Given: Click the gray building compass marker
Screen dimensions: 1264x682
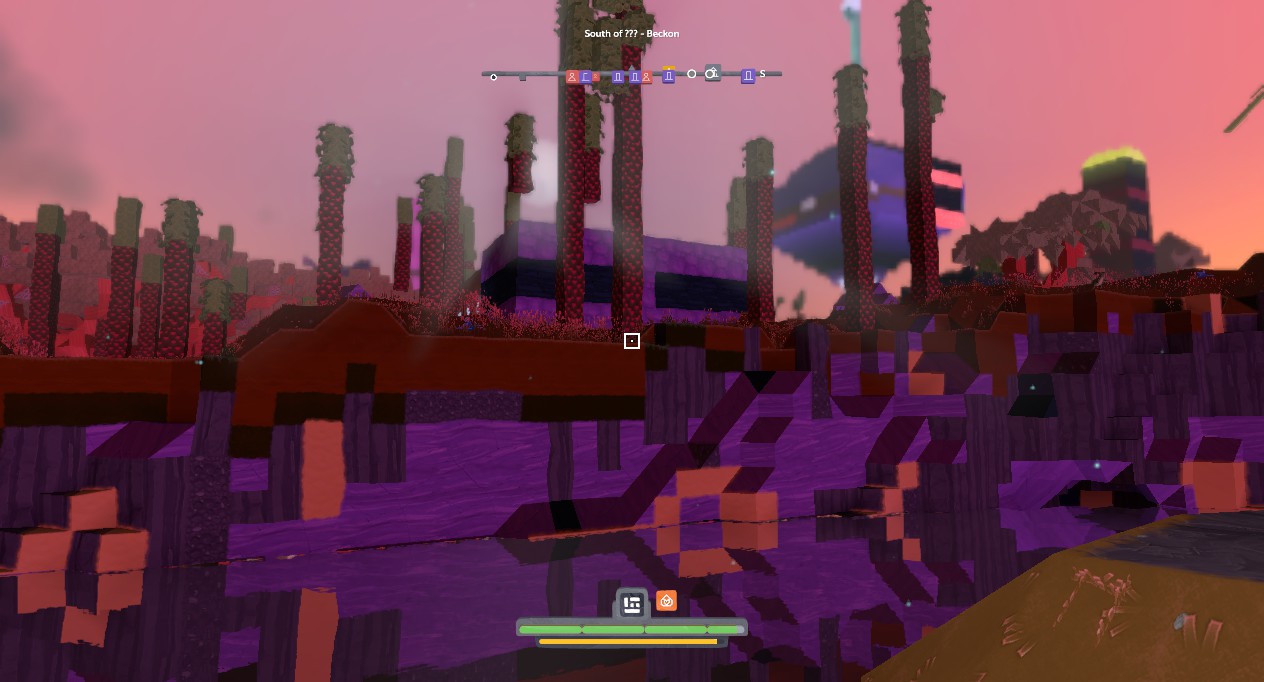Looking at the screenshot, I should pos(712,73).
